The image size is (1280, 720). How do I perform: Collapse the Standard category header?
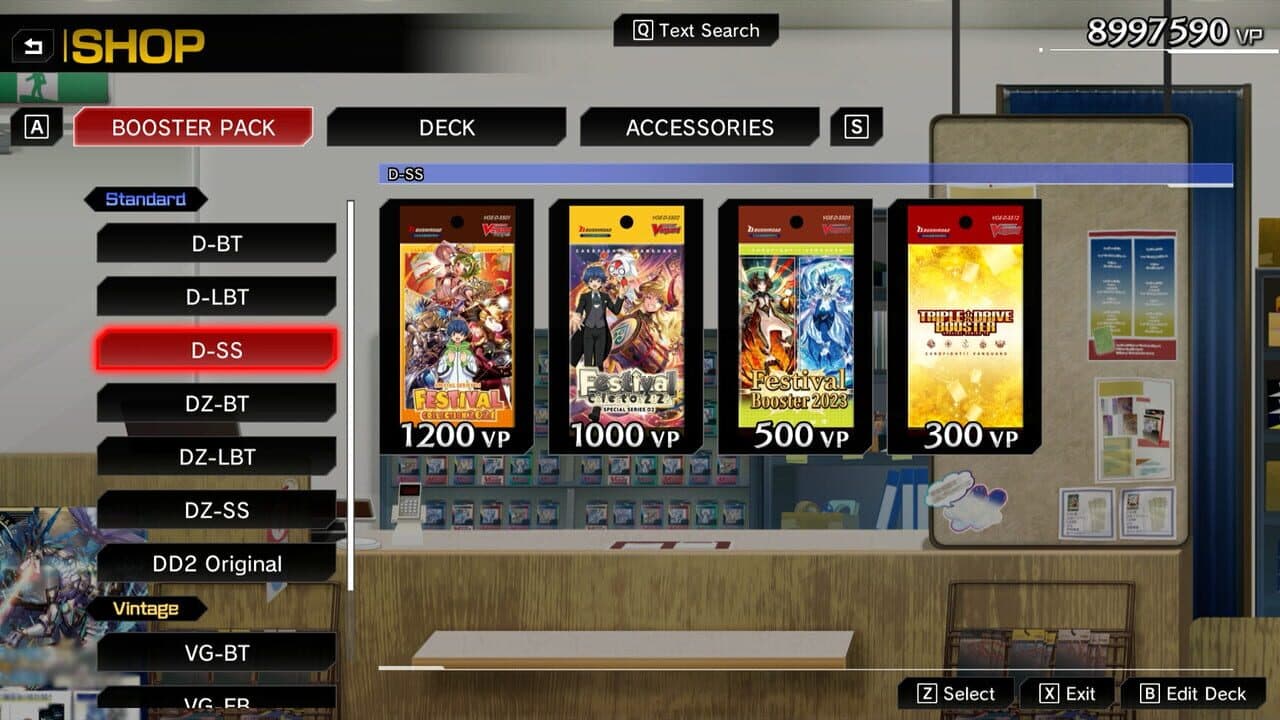[146, 199]
